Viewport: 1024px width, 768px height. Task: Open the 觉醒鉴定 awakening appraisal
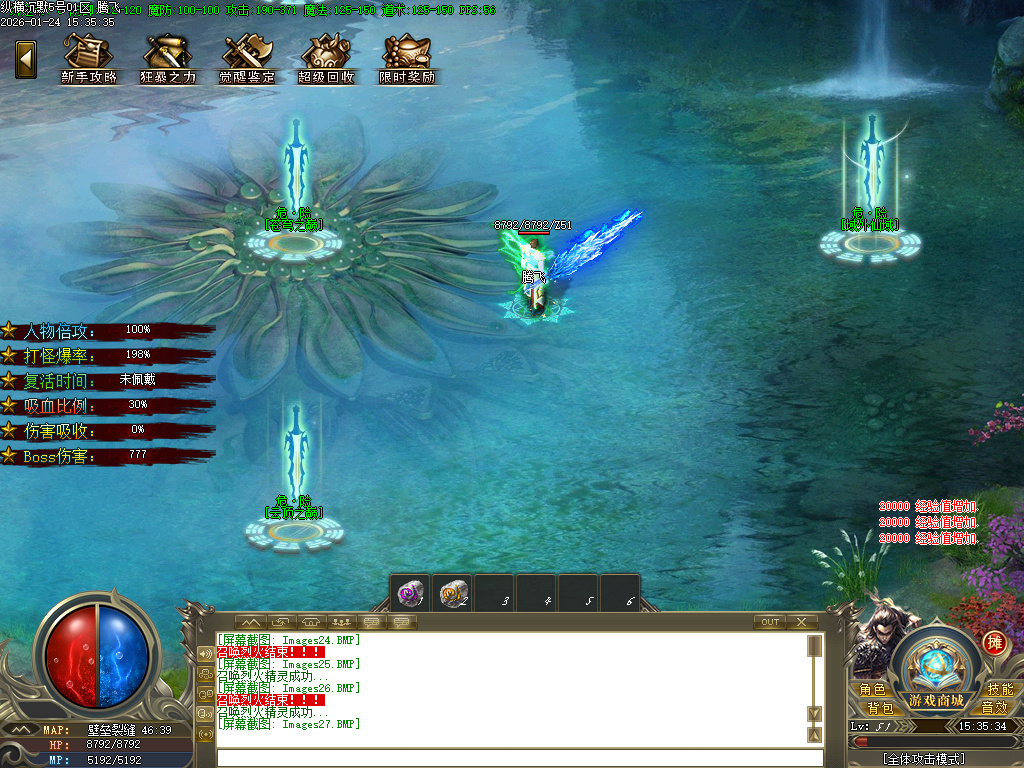[247, 59]
